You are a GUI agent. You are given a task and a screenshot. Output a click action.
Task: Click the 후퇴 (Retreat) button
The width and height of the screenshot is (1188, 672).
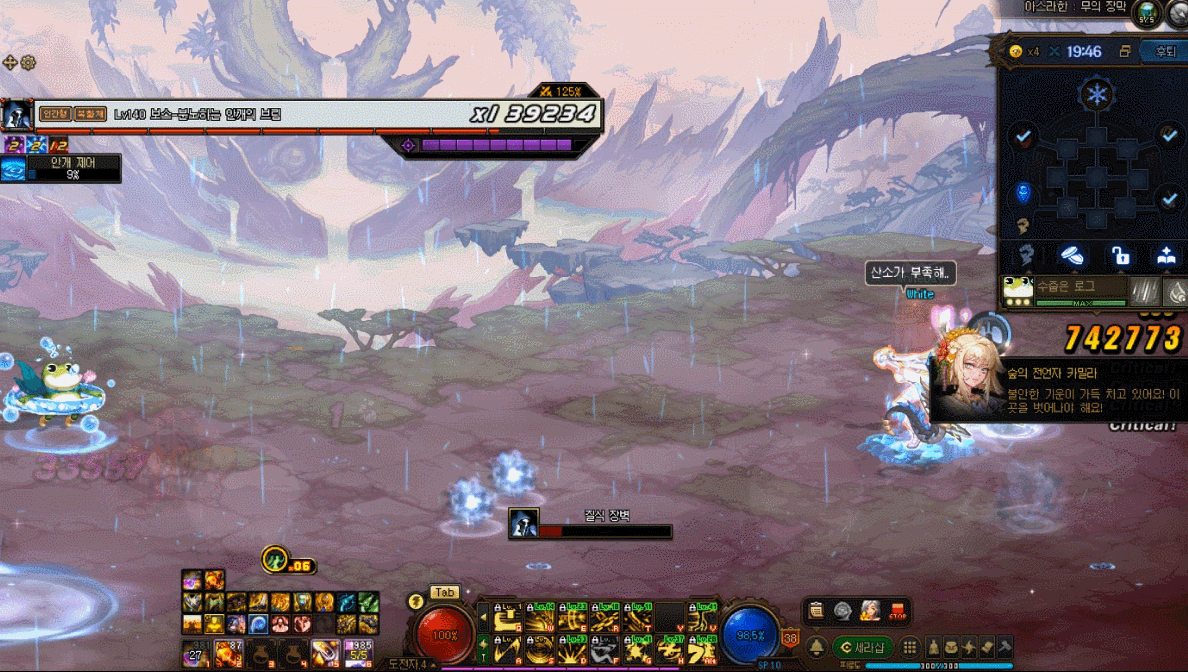point(1165,52)
